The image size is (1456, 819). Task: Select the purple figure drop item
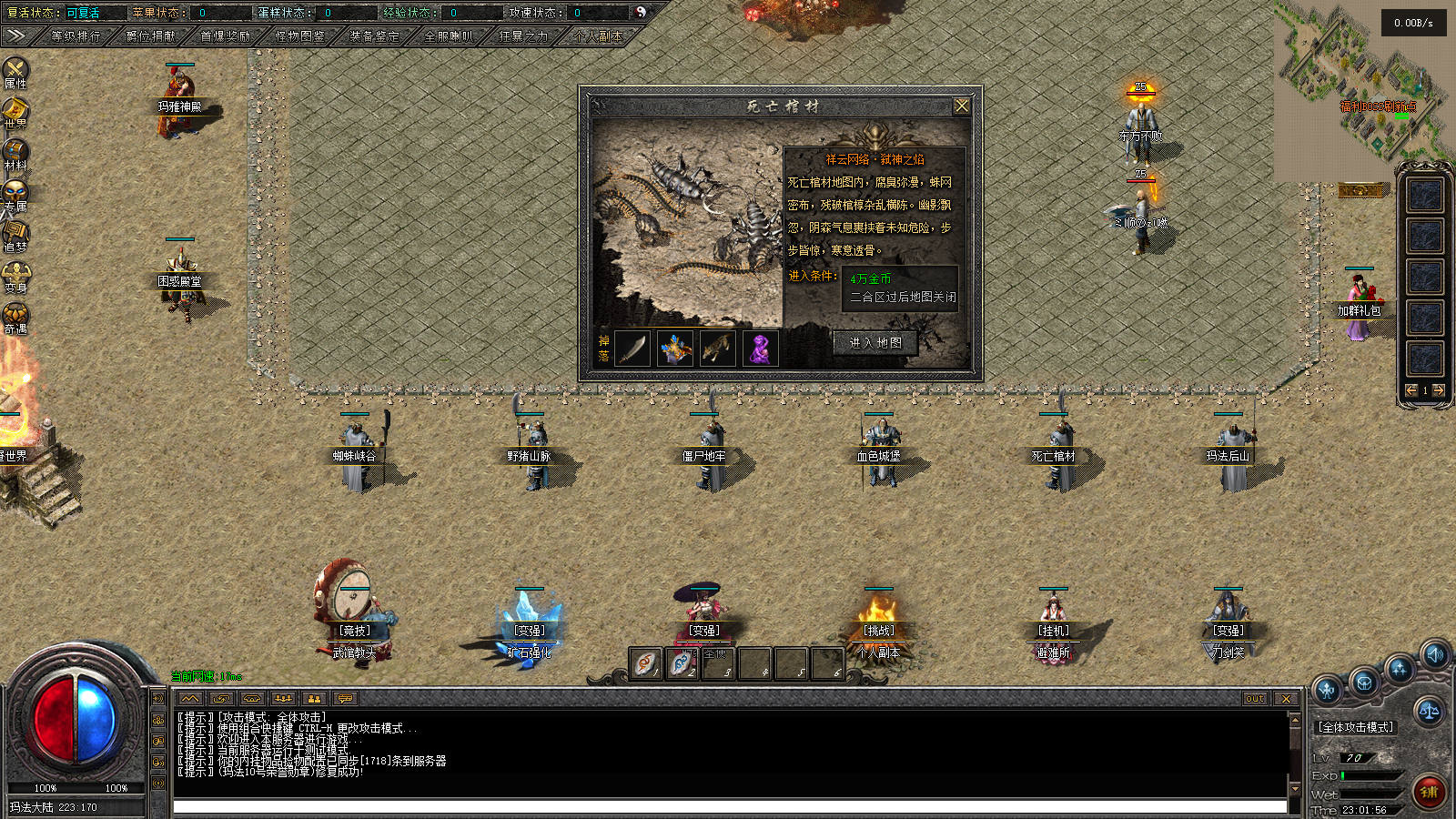[759, 349]
